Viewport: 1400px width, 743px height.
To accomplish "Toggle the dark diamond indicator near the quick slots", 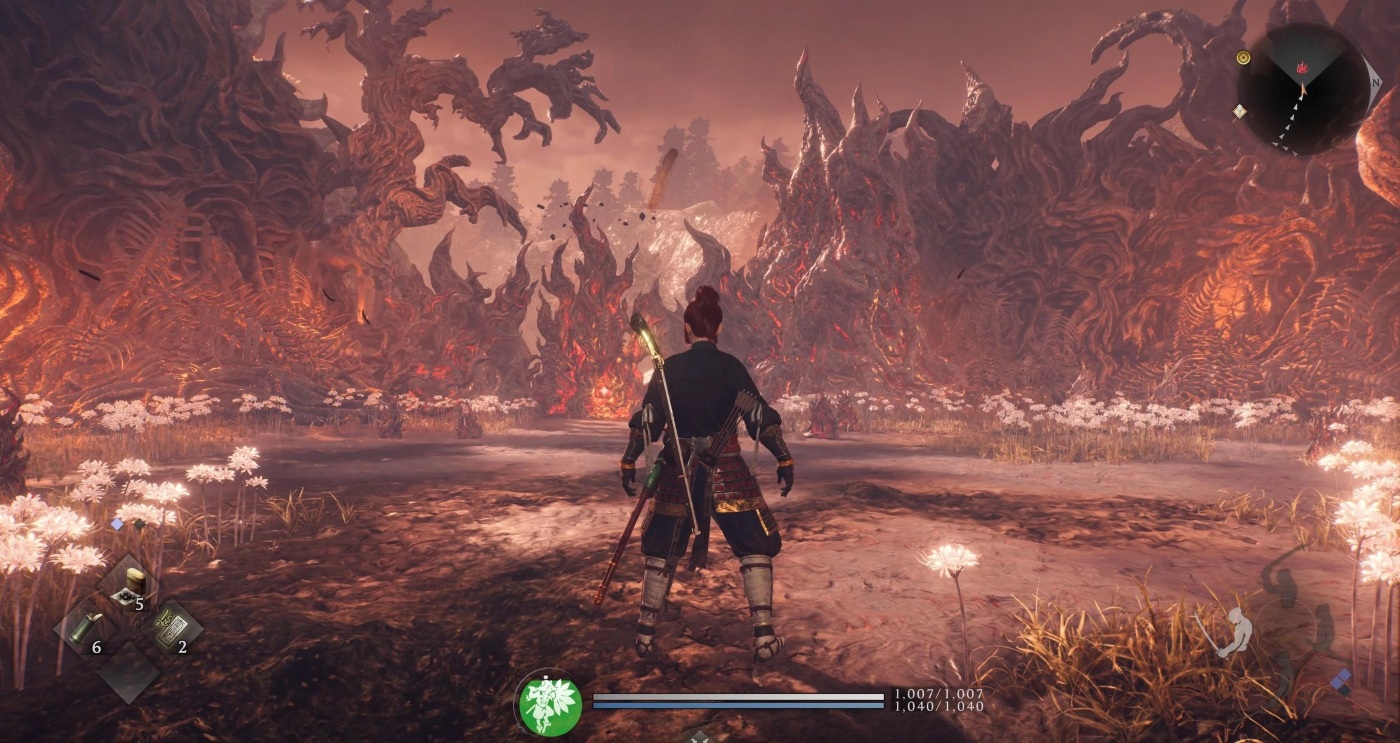I will (x=138, y=523).
